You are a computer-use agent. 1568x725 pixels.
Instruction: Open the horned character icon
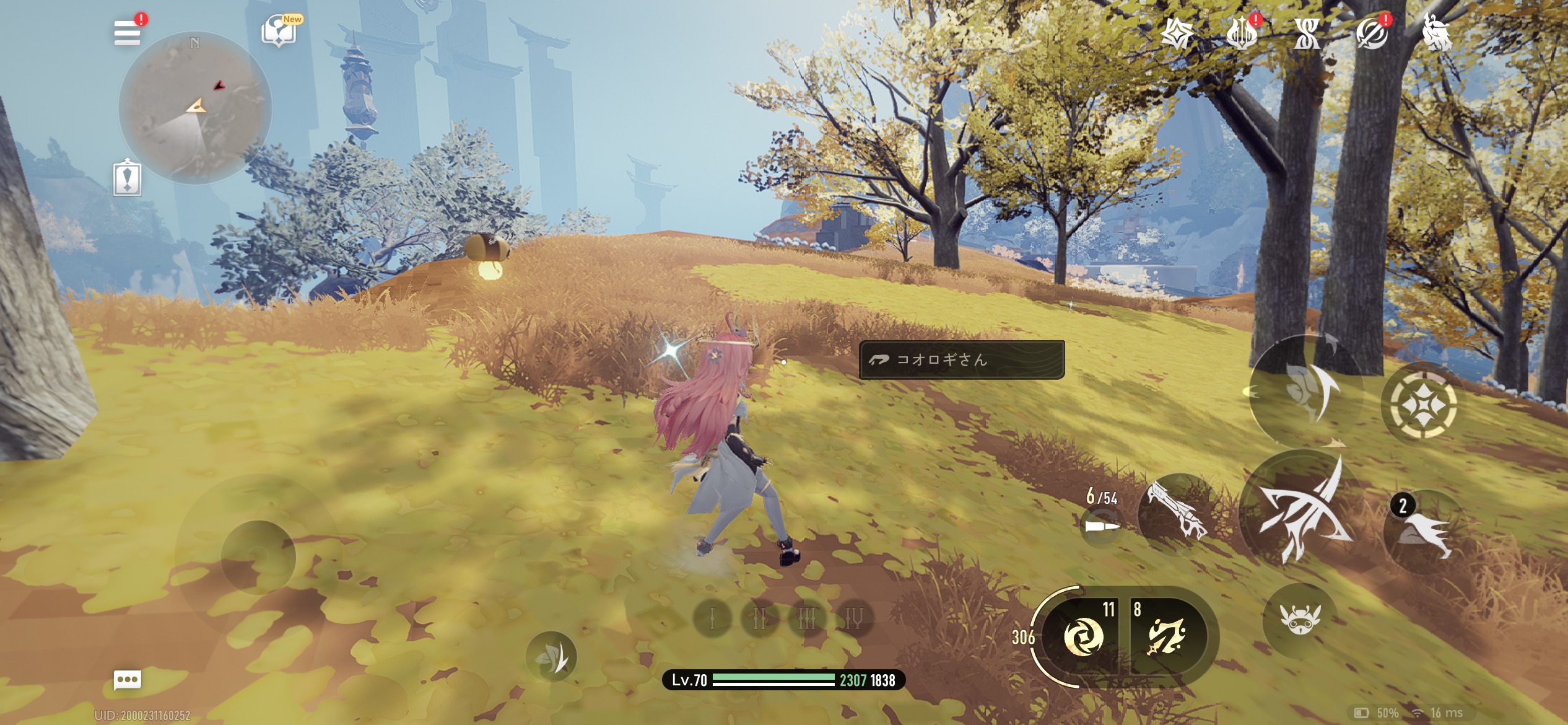(x=1437, y=32)
